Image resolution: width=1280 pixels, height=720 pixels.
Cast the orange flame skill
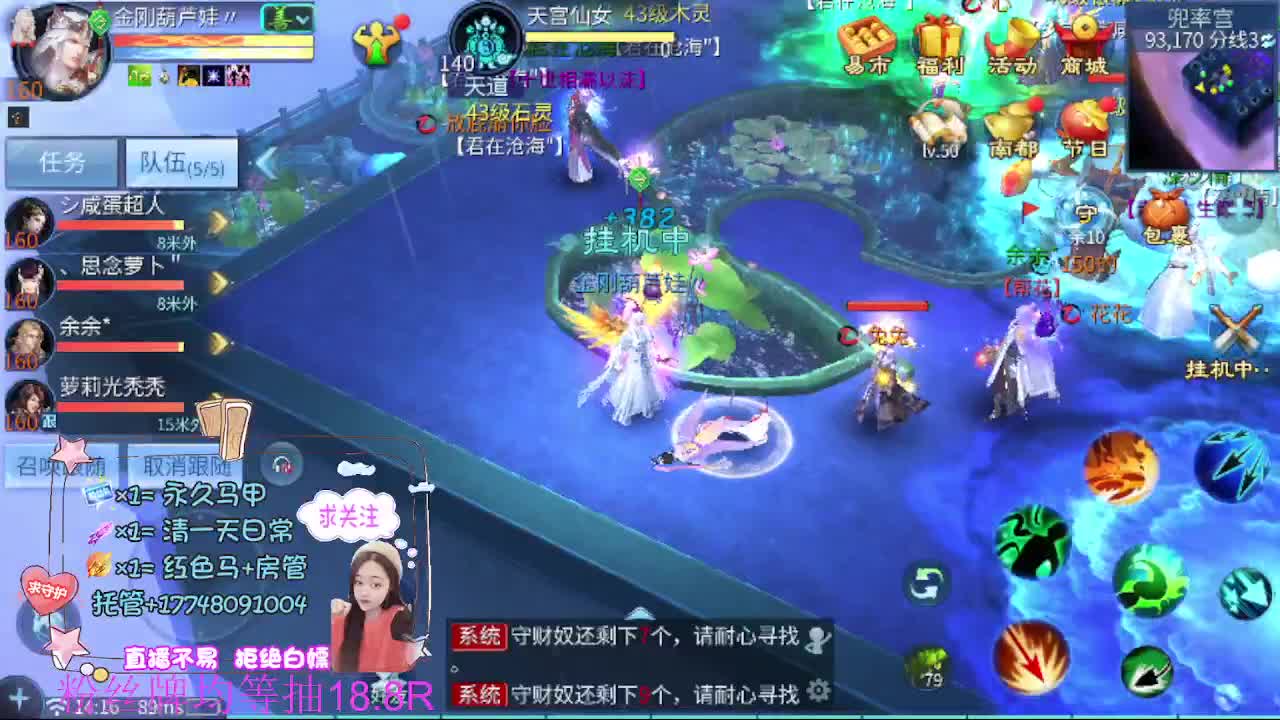1125,468
